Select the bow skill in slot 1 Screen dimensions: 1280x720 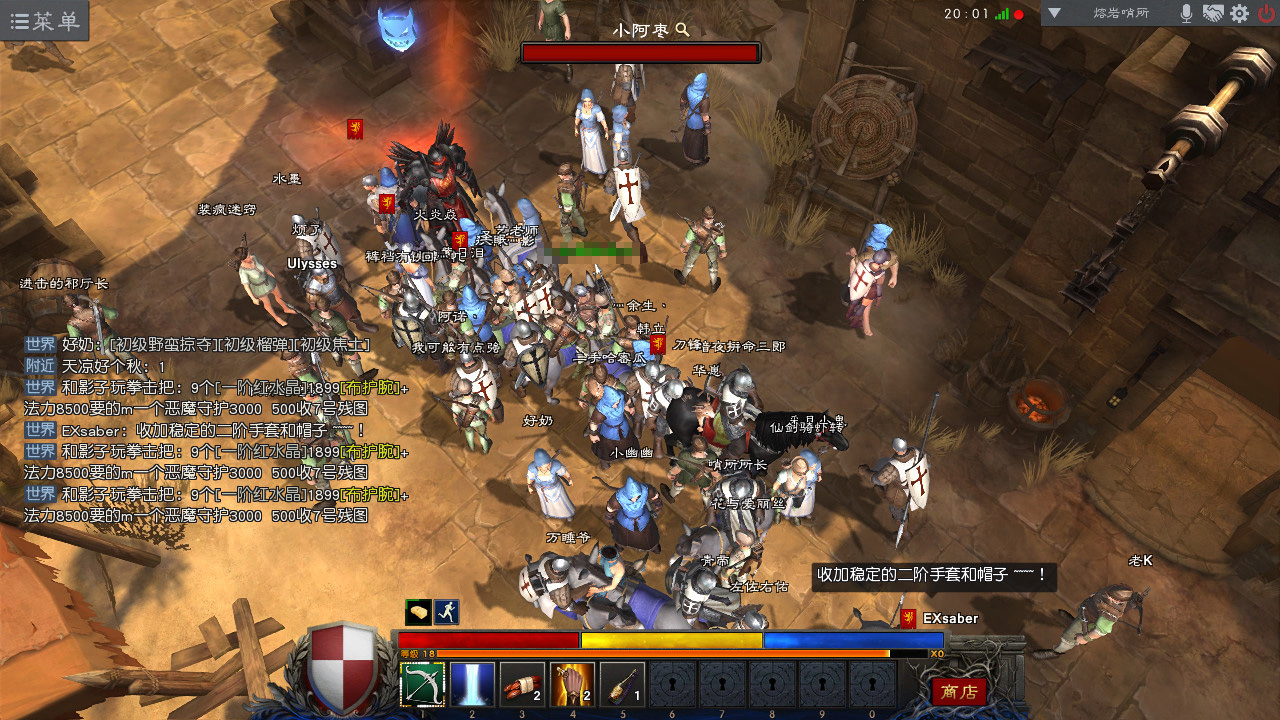[422, 685]
